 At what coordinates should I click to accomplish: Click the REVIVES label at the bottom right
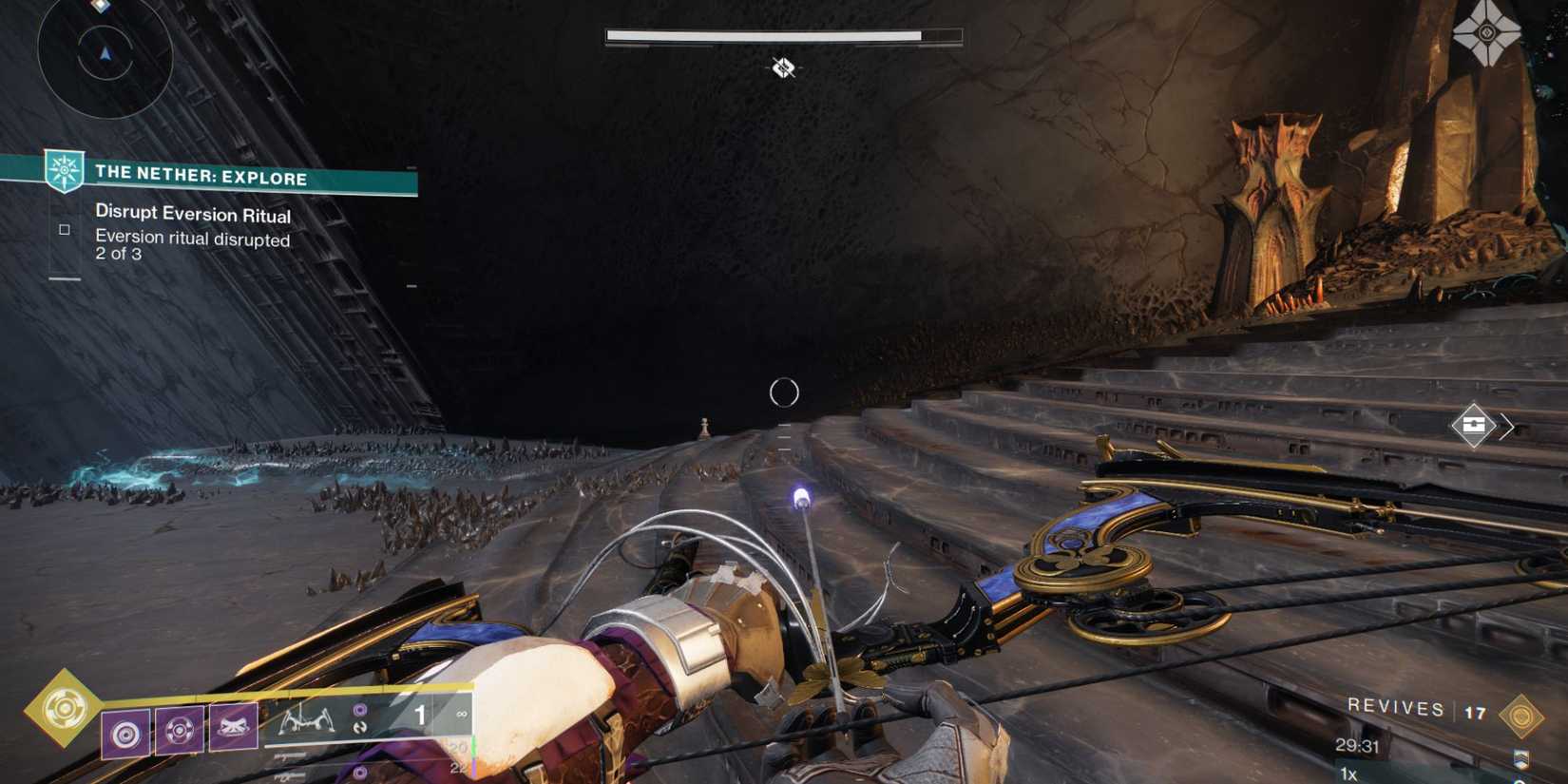pyautogui.click(x=1395, y=707)
